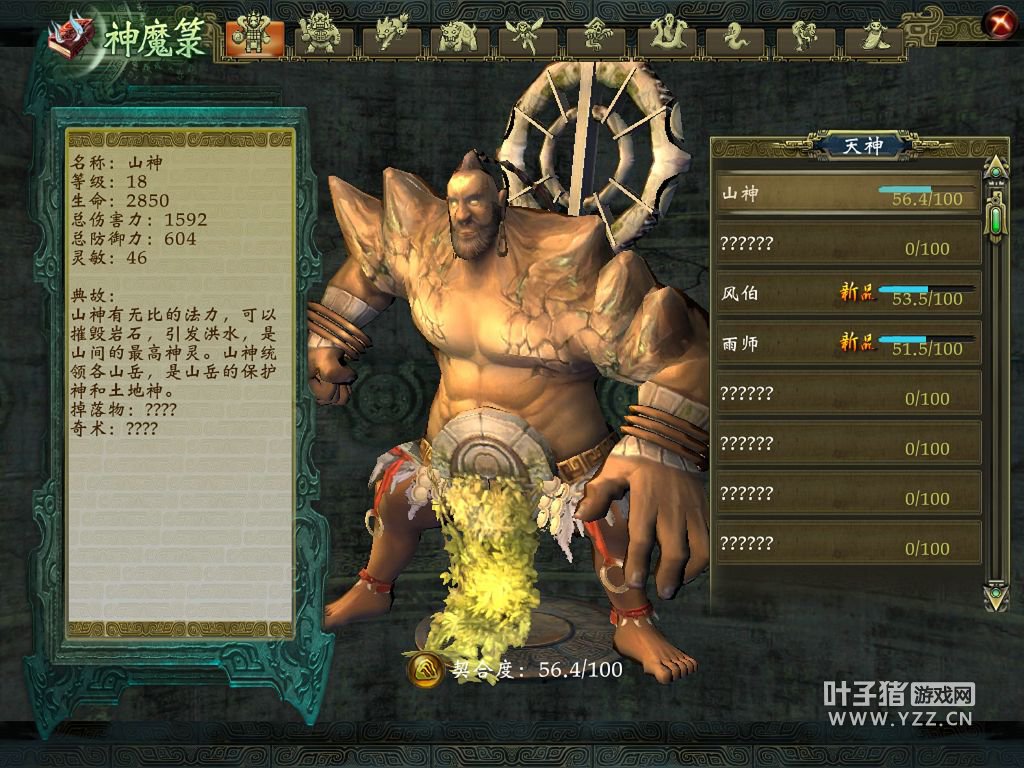Screen dimensions: 1024x768
Task: Switch to the selected orange totem-figure category tab
Action: click(255, 37)
